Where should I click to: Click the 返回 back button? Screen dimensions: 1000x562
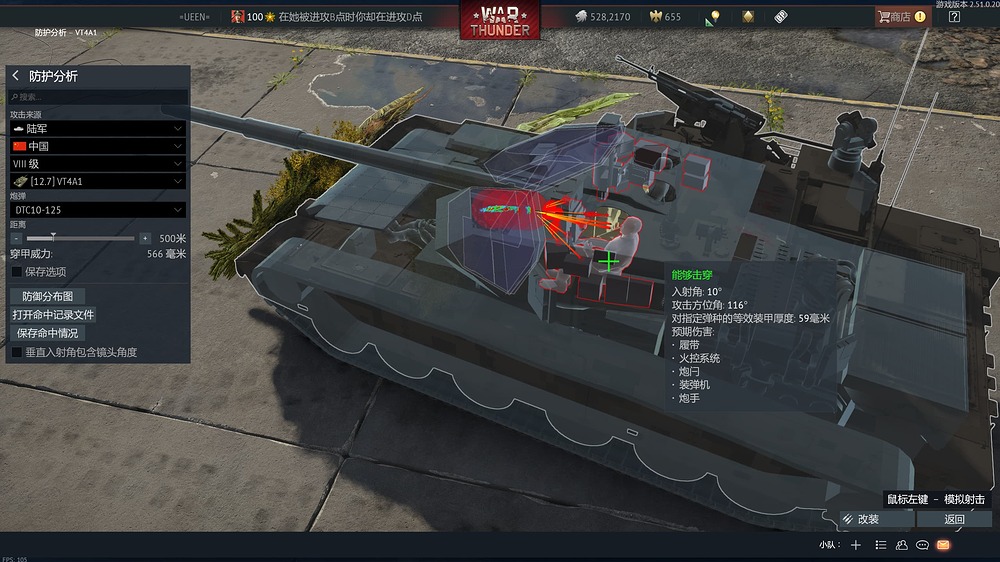coord(954,519)
